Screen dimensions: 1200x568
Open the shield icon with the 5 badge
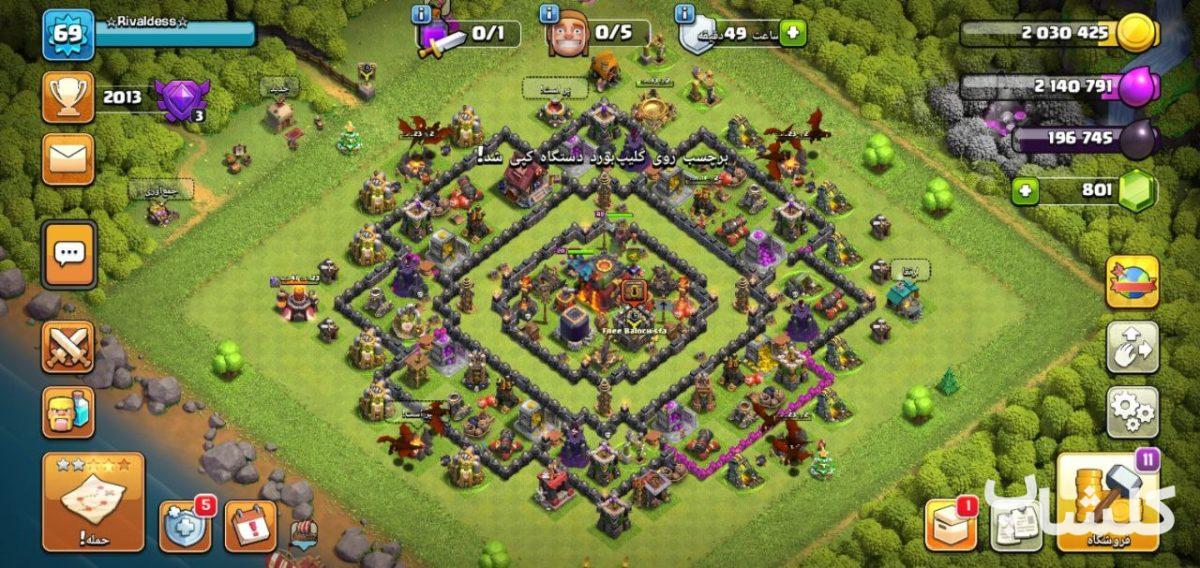pos(185,524)
